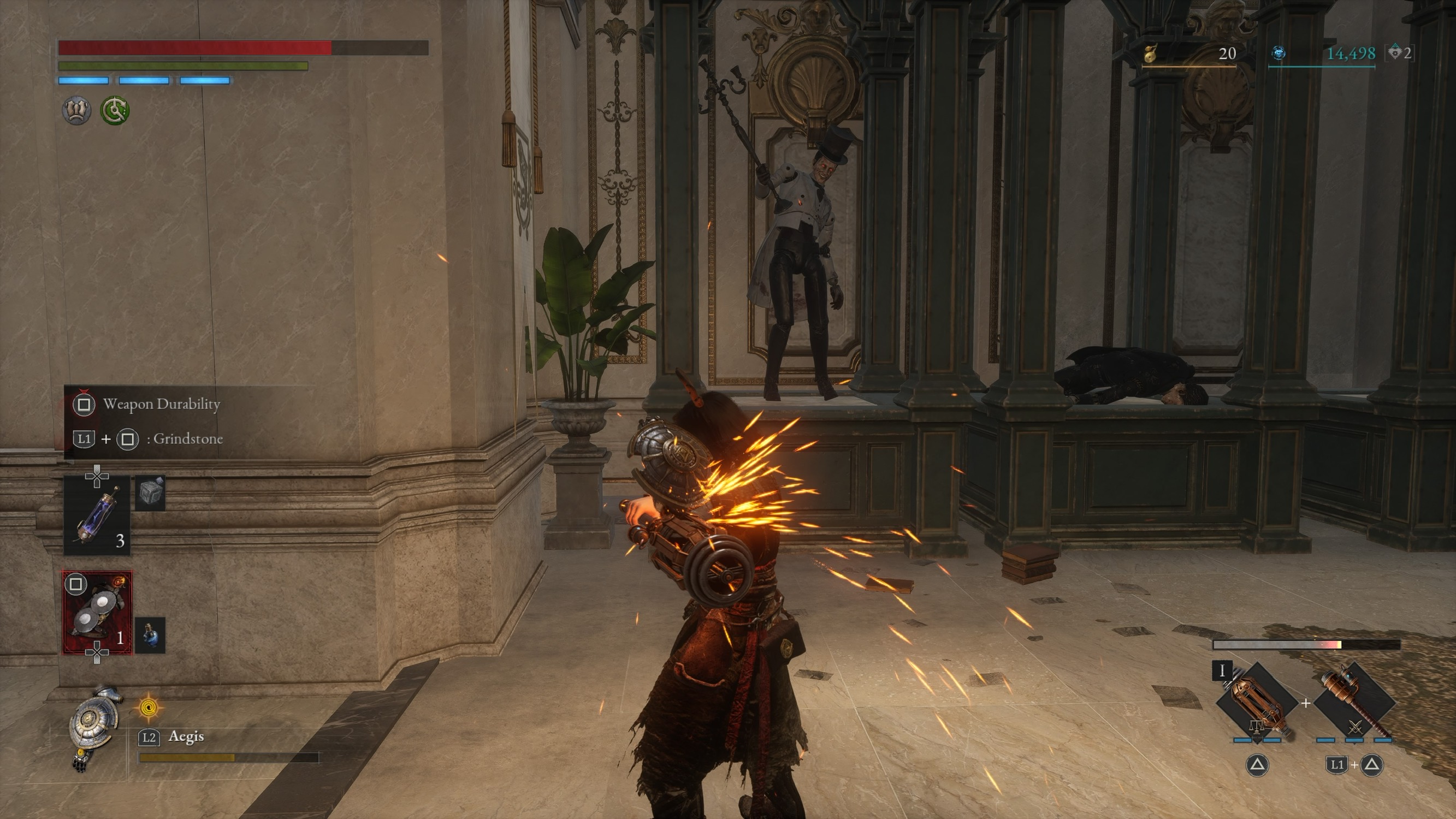Select the Grindstone item slot

(x=97, y=612)
